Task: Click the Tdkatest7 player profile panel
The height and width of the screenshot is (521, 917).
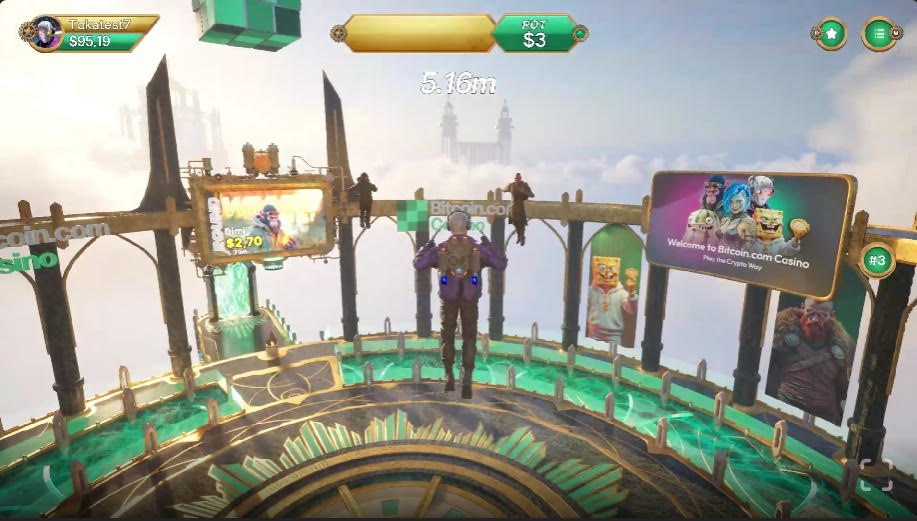Action: [90, 33]
